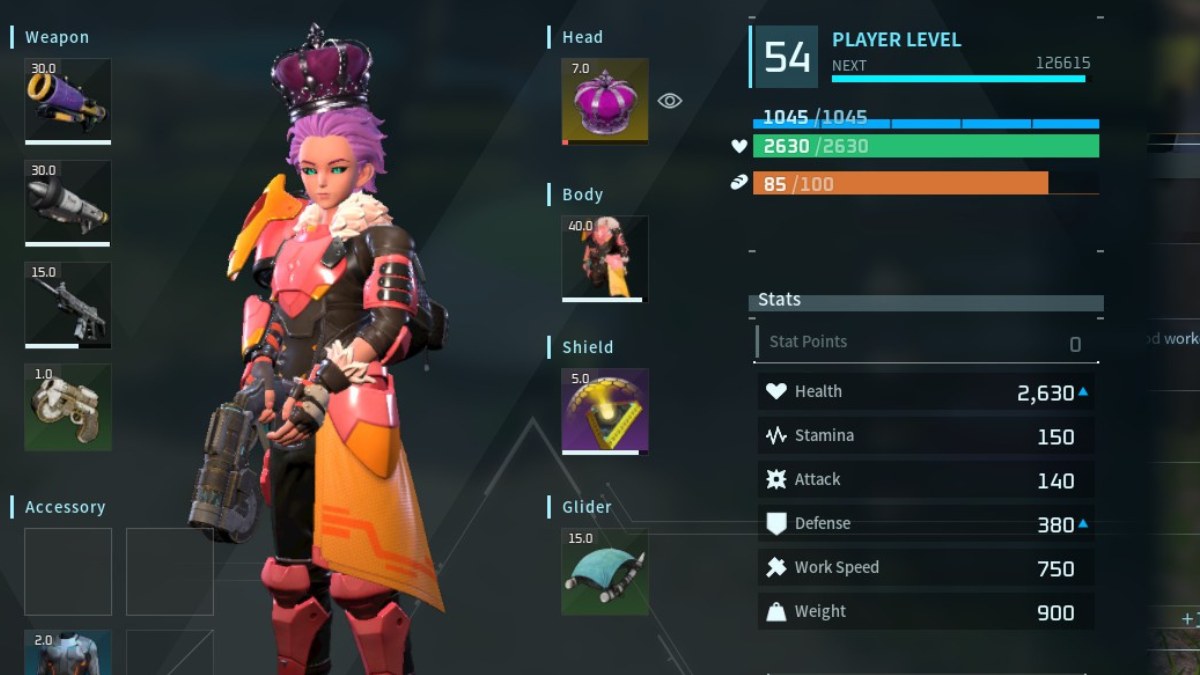Choose the Stamina stat row
1200x675 pixels.
tap(925, 436)
